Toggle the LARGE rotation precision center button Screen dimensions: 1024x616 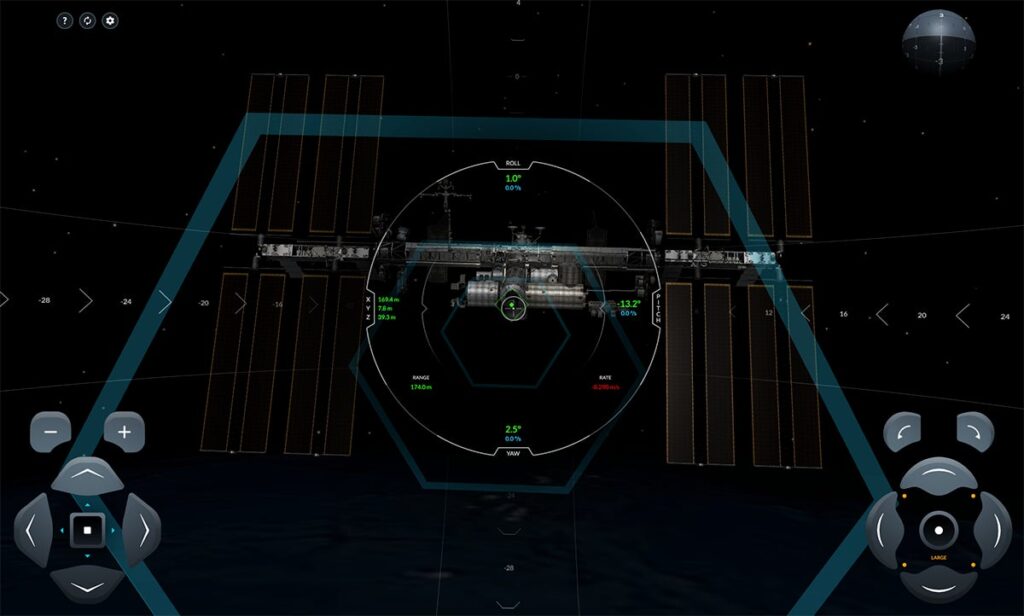(939, 528)
